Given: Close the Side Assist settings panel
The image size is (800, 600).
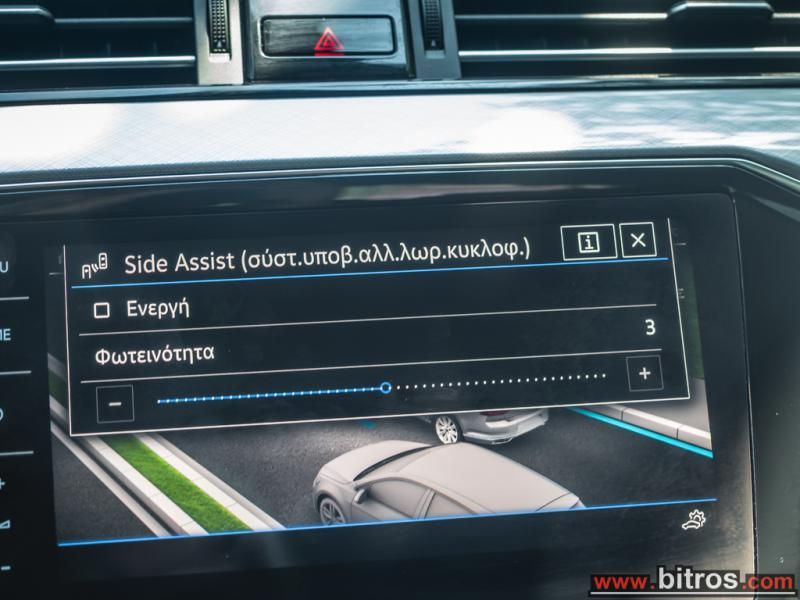Looking at the screenshot, I should (638, 240).
